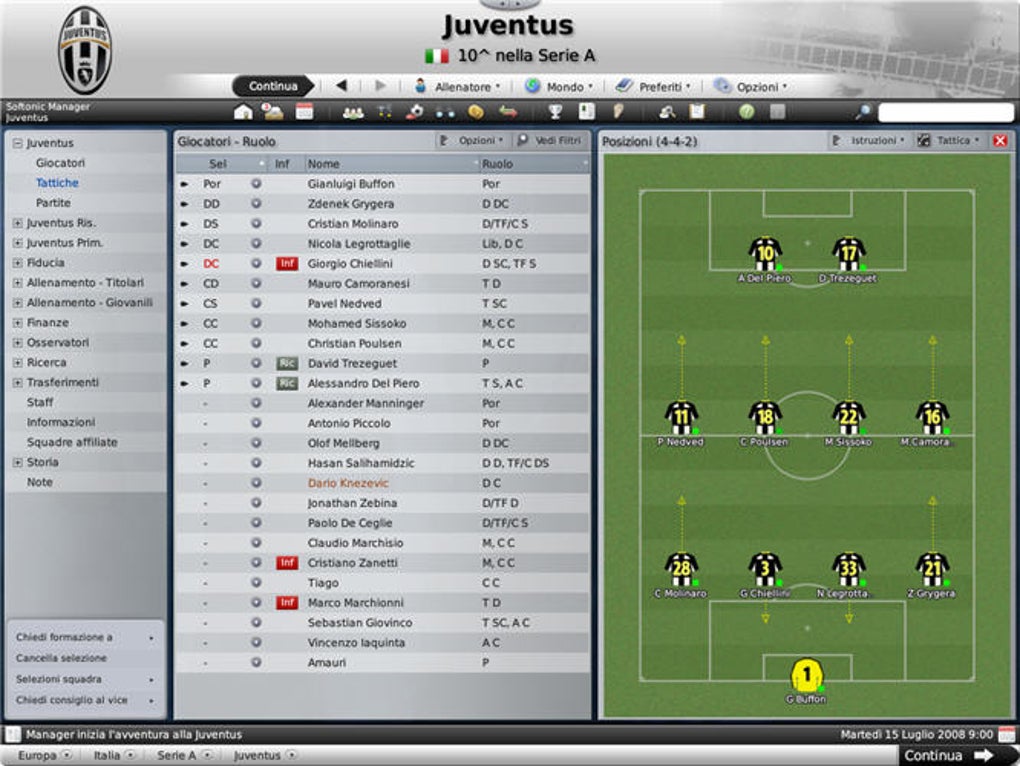This screenshot has width=1020, height=766.
Task: Open the Trasferimenti sidebar entry
Action: tap(62, 383)
